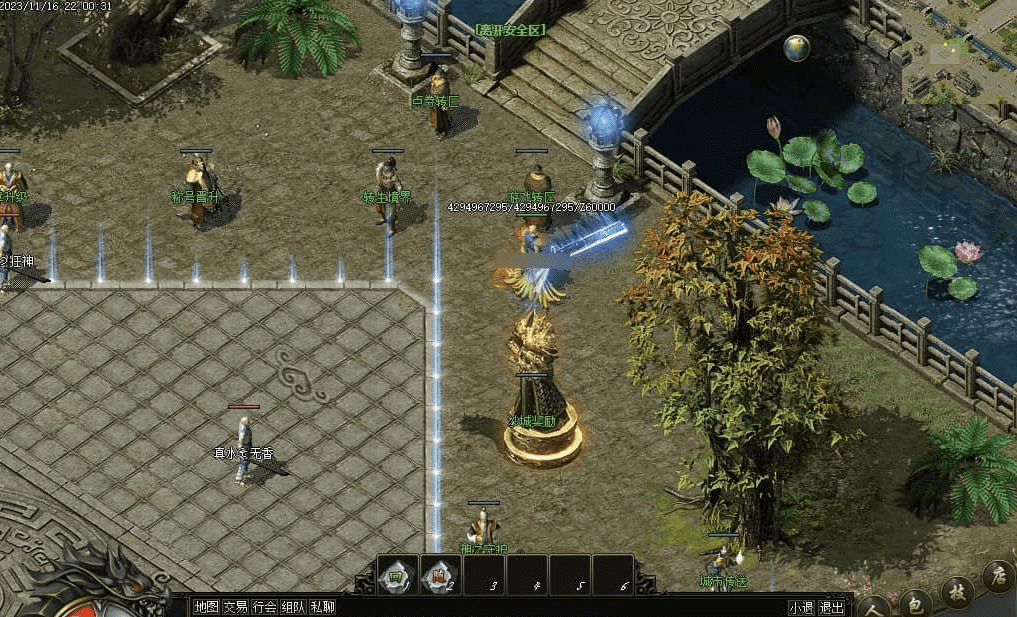Click the 小退 logout button

801,606
